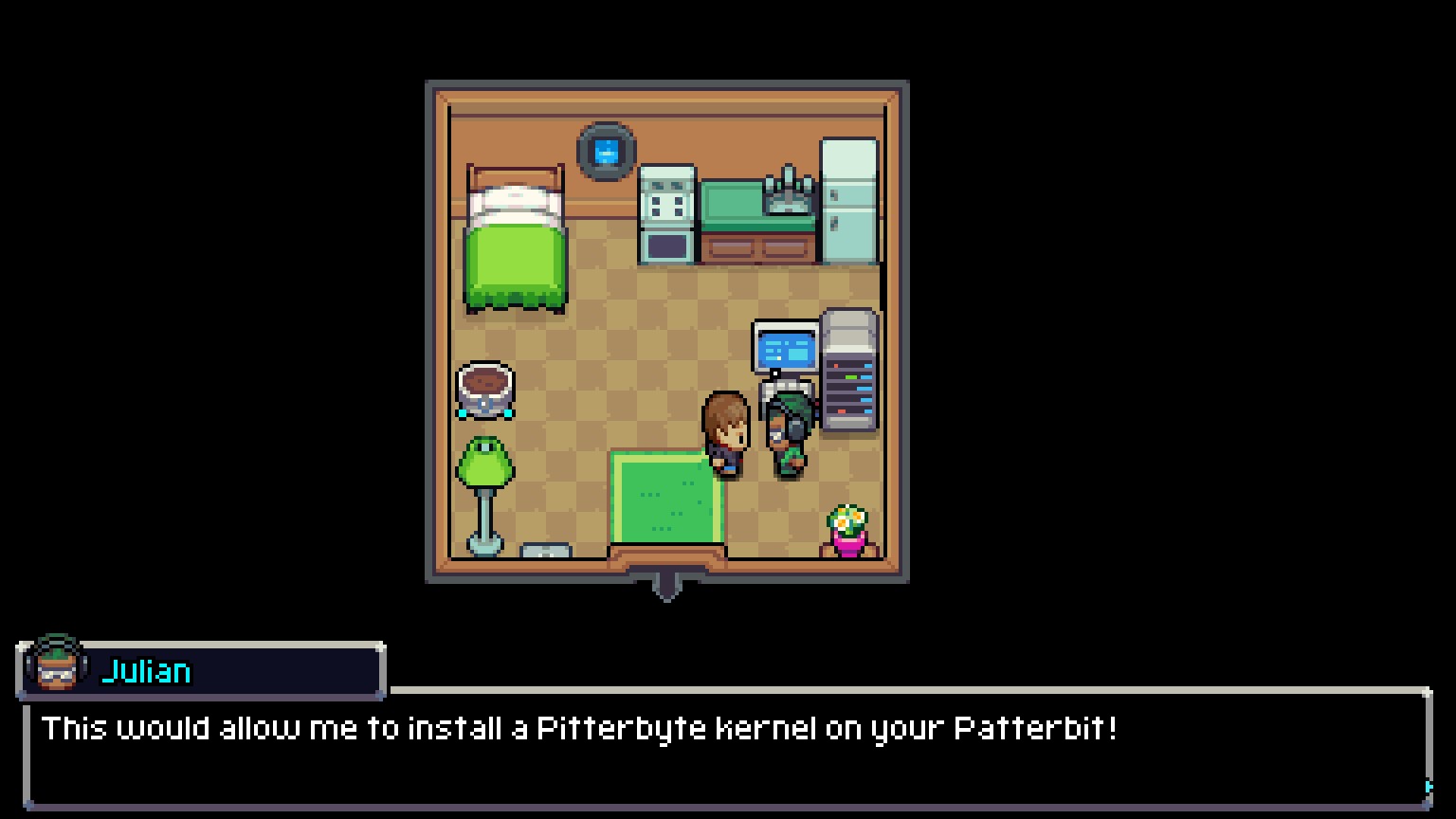This screenshot has height=819, width=1456.
Task: Expand the dialogue box continue arrow
Action: click(1428, 787)
